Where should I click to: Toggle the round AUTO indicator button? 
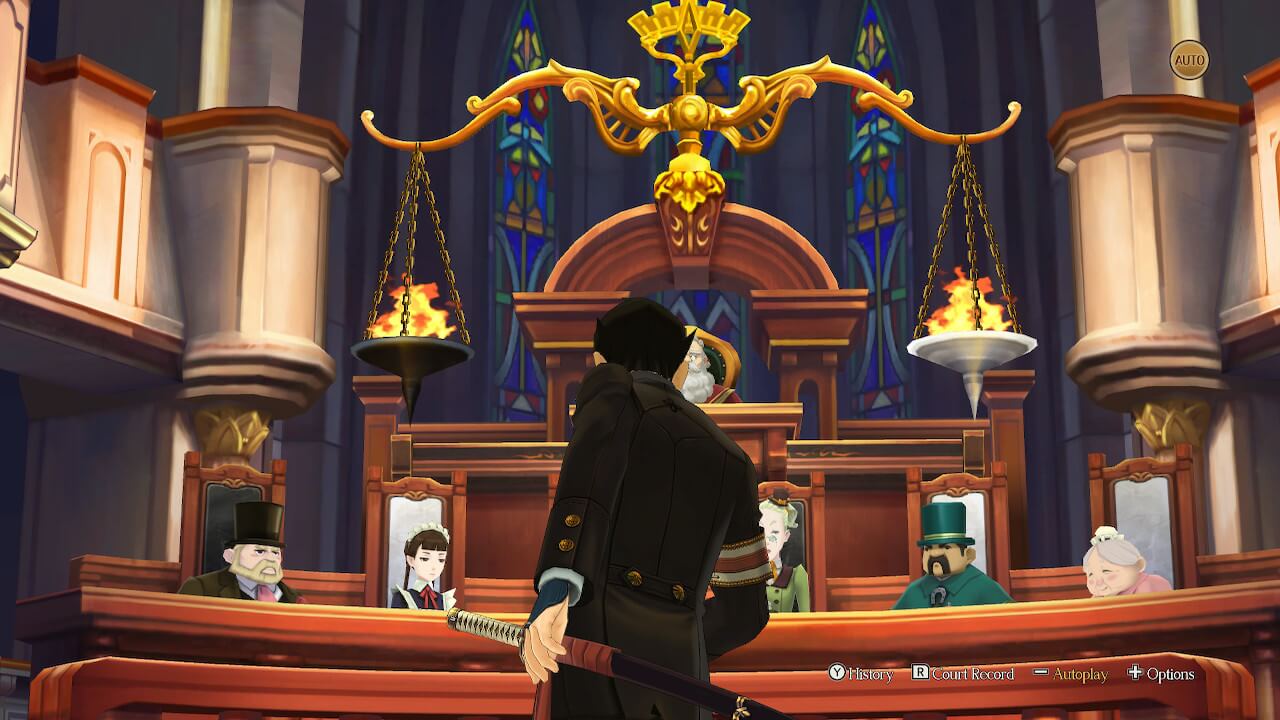tap(1189, 60)
